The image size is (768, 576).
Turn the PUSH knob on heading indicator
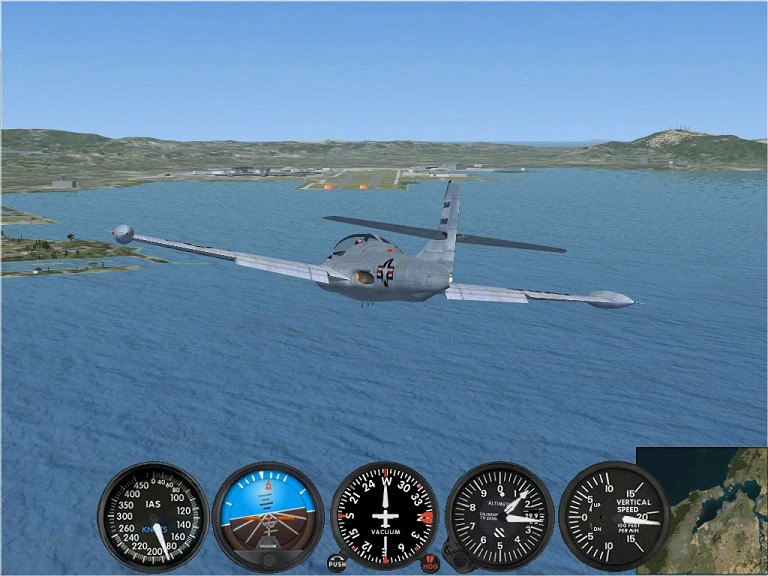coord(337,563)
